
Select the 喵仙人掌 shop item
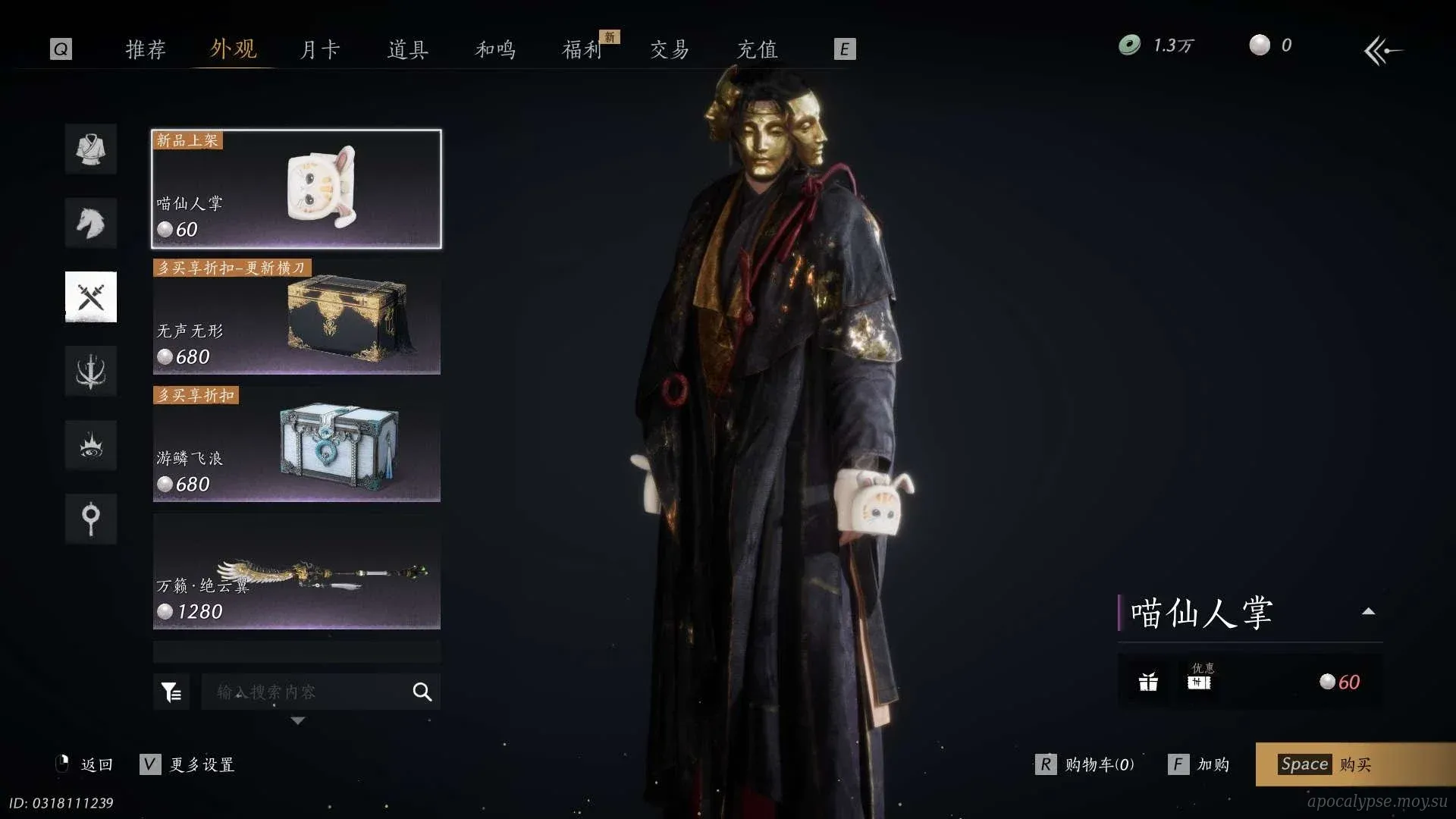(297, 189)
